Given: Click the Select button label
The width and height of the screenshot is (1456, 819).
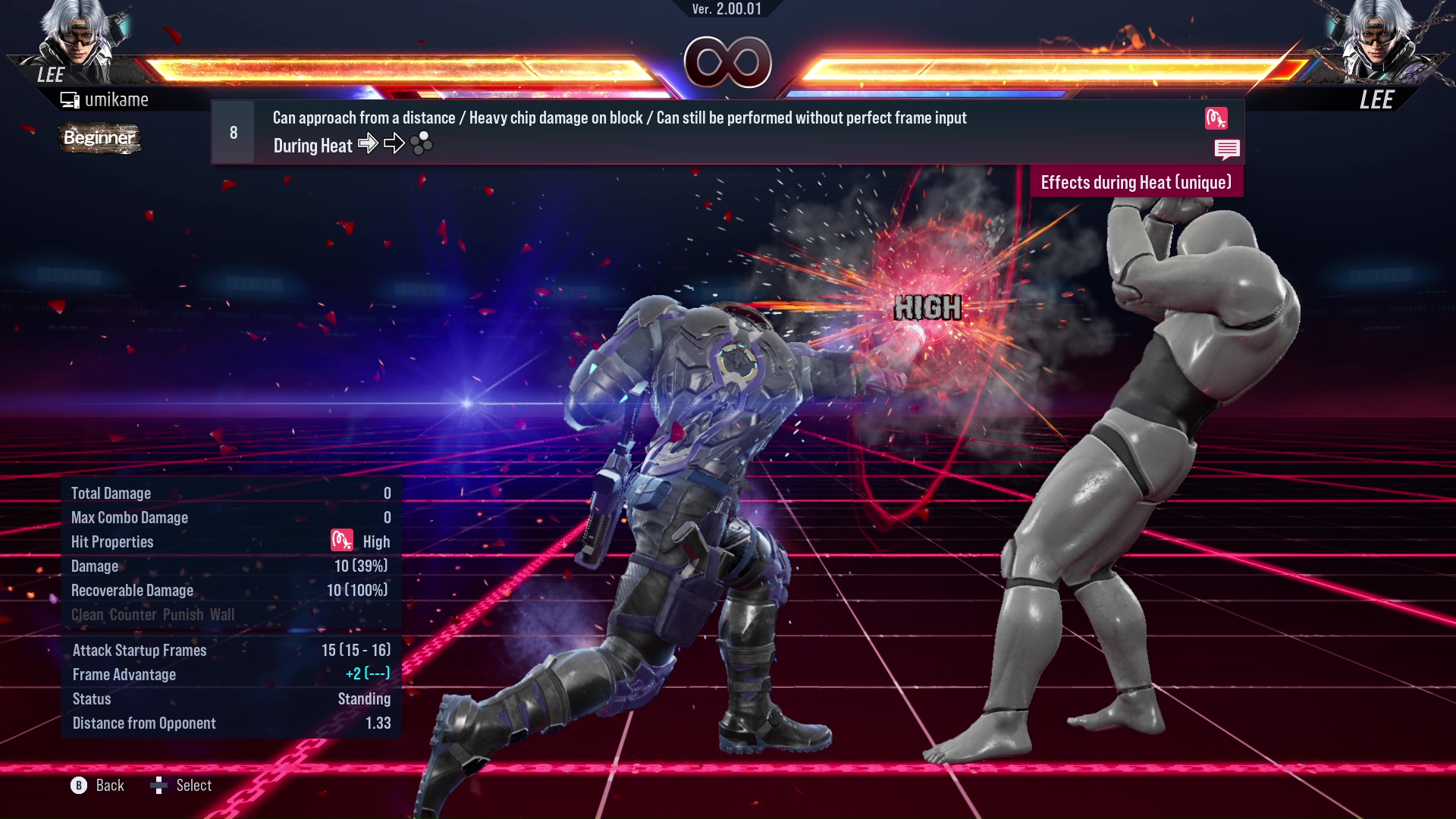Looking at the screenshot, I should pyautogui.click(x=193, y=786).
